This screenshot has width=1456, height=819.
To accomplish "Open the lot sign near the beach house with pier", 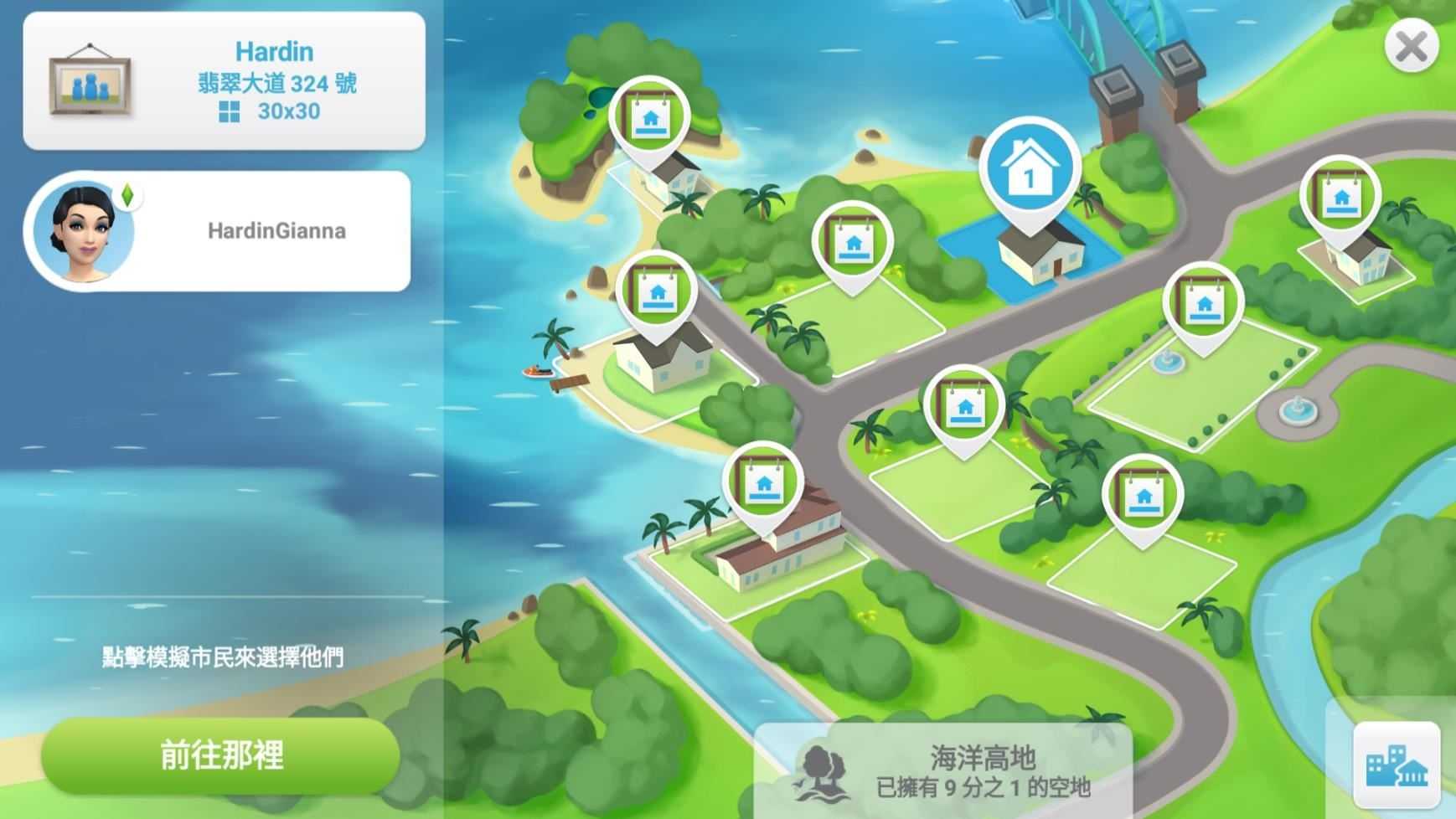I will tap(659, 291).
